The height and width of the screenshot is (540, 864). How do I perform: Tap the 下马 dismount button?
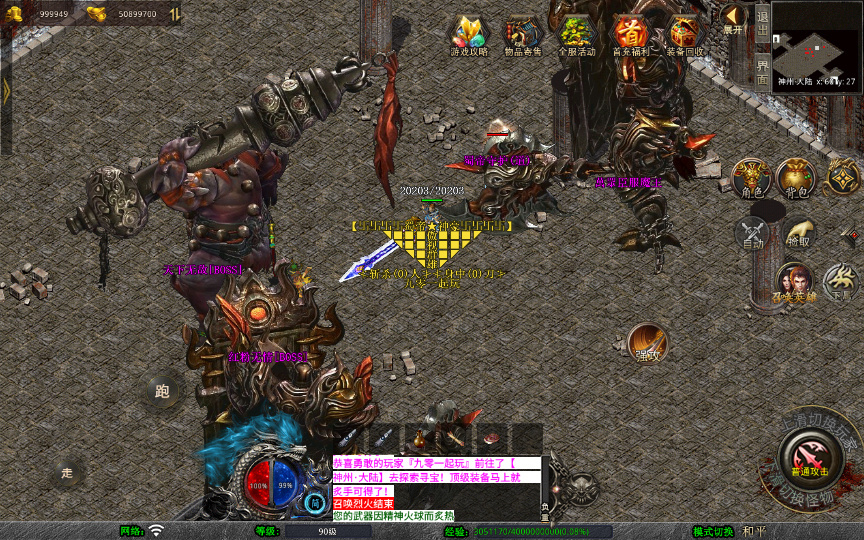pos(841,283)
